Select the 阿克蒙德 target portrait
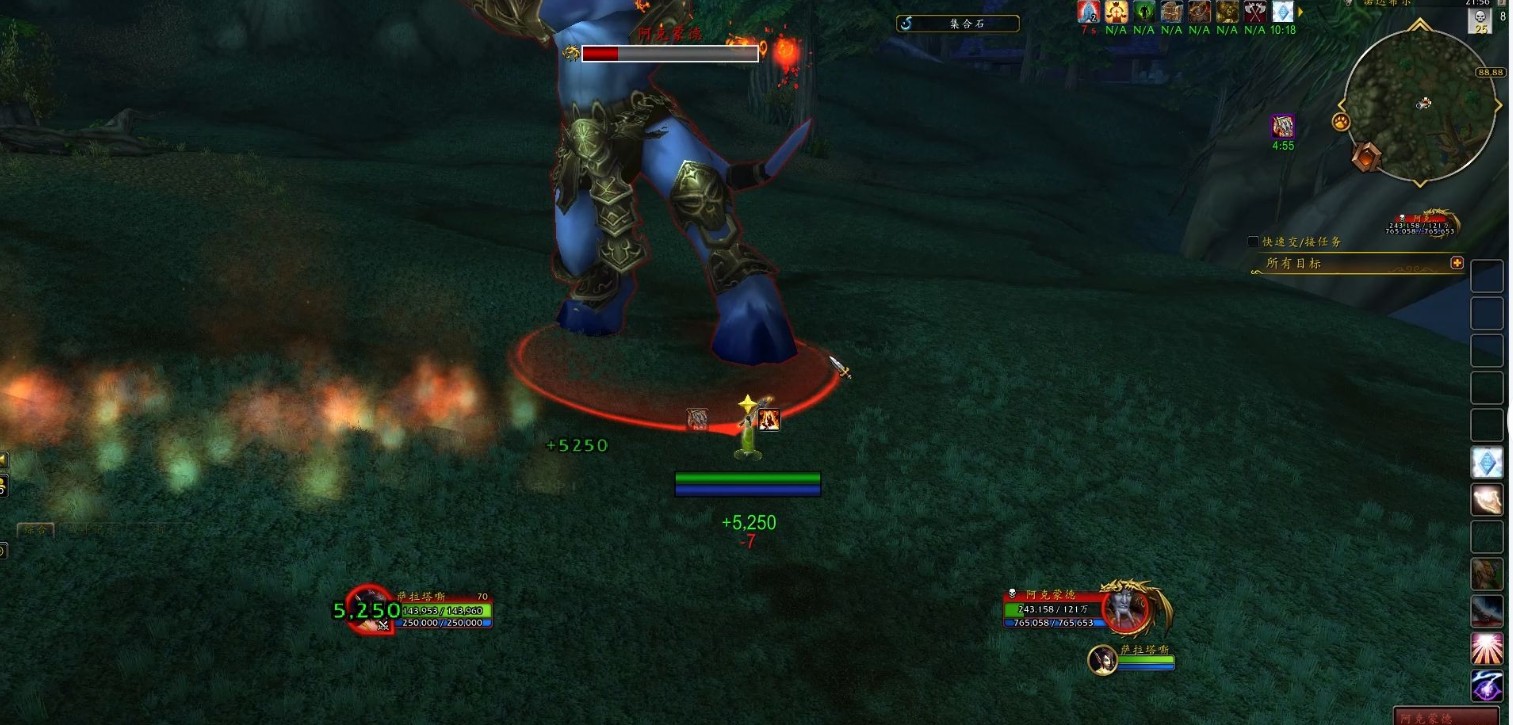 [1126, 609]
